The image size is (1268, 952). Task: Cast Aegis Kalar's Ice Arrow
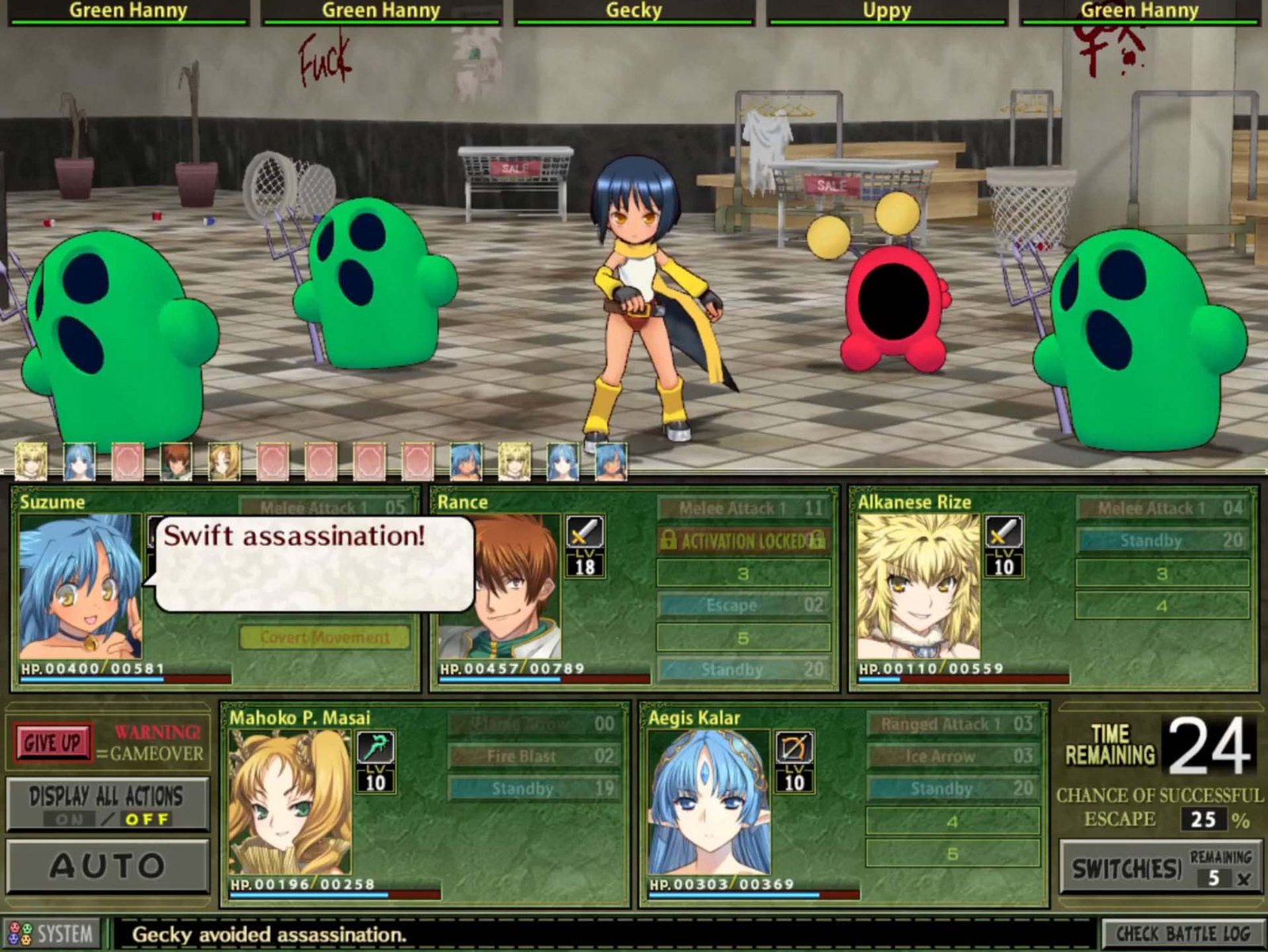click(x=952, y=756)
